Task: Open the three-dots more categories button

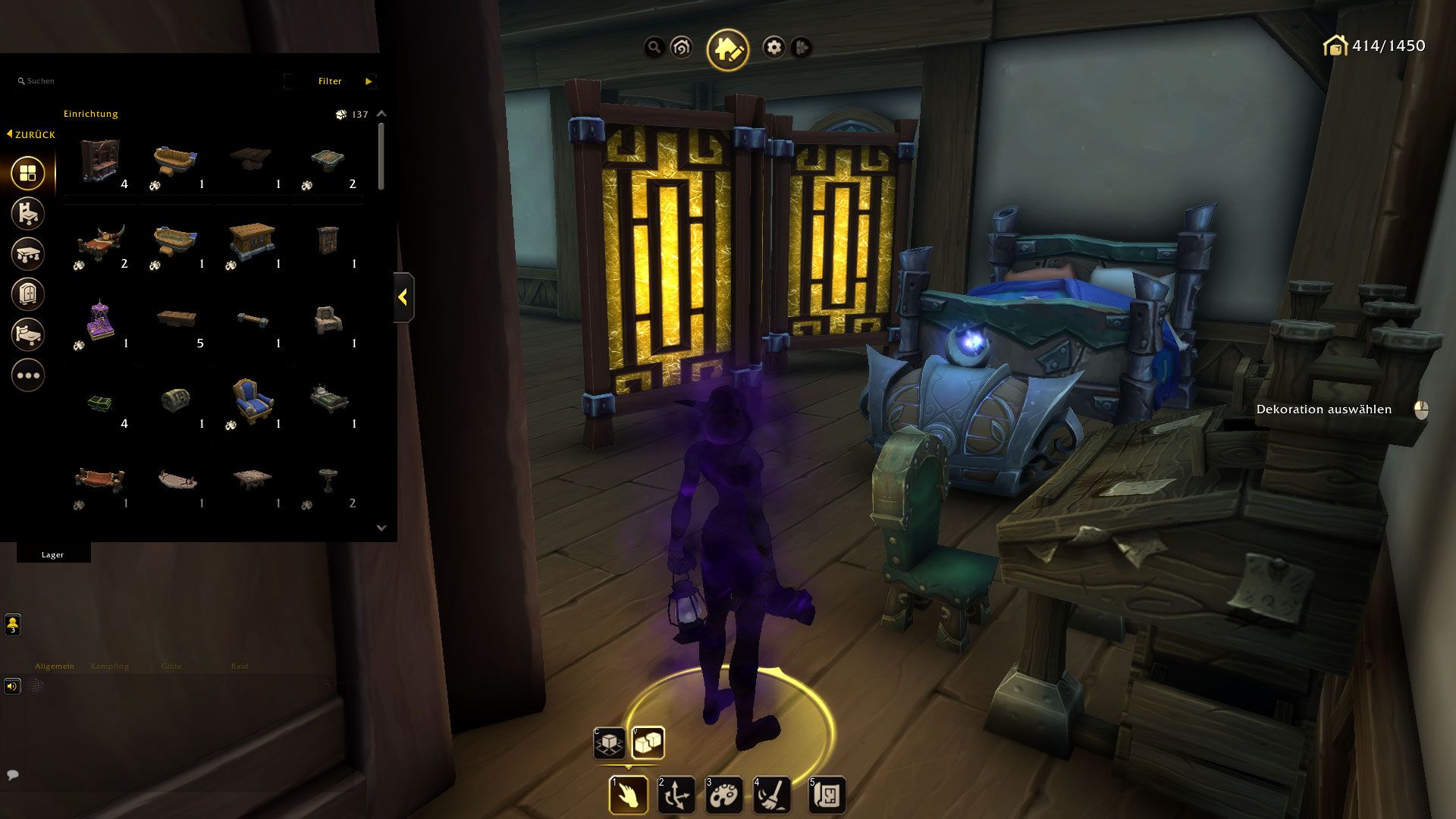Action: (x=28, y=375)
